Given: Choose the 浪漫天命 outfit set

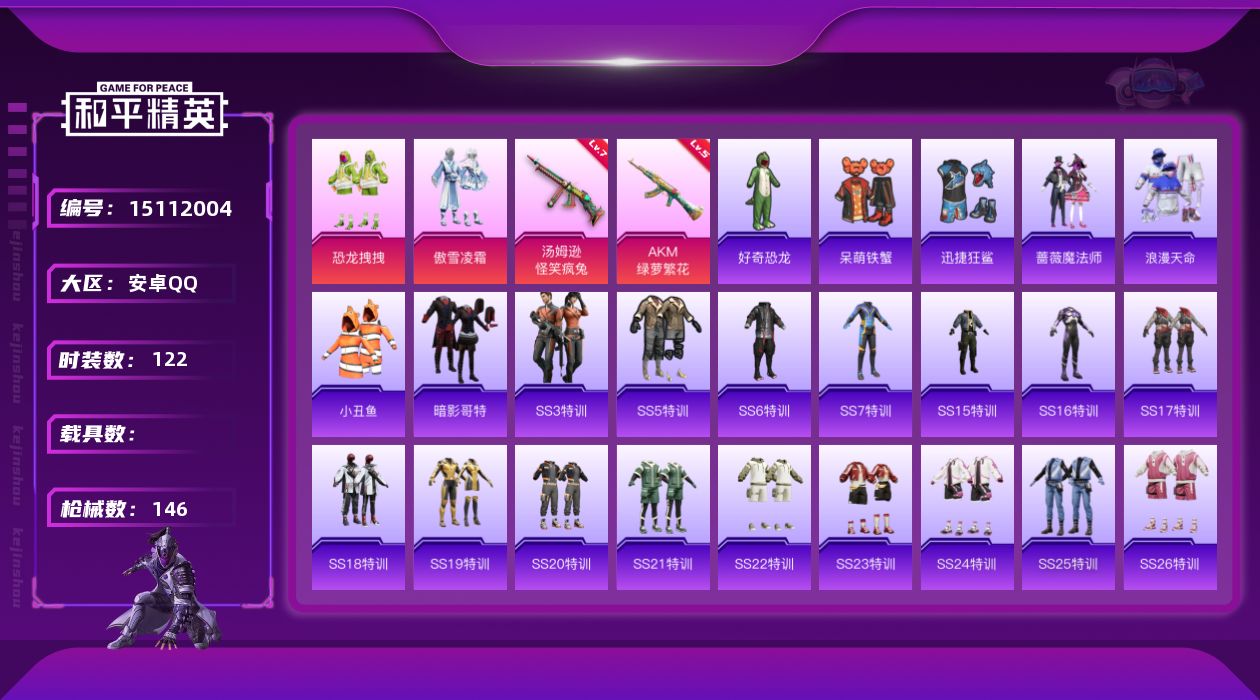Looking at the screenshot, I should tap(1170, 211).
